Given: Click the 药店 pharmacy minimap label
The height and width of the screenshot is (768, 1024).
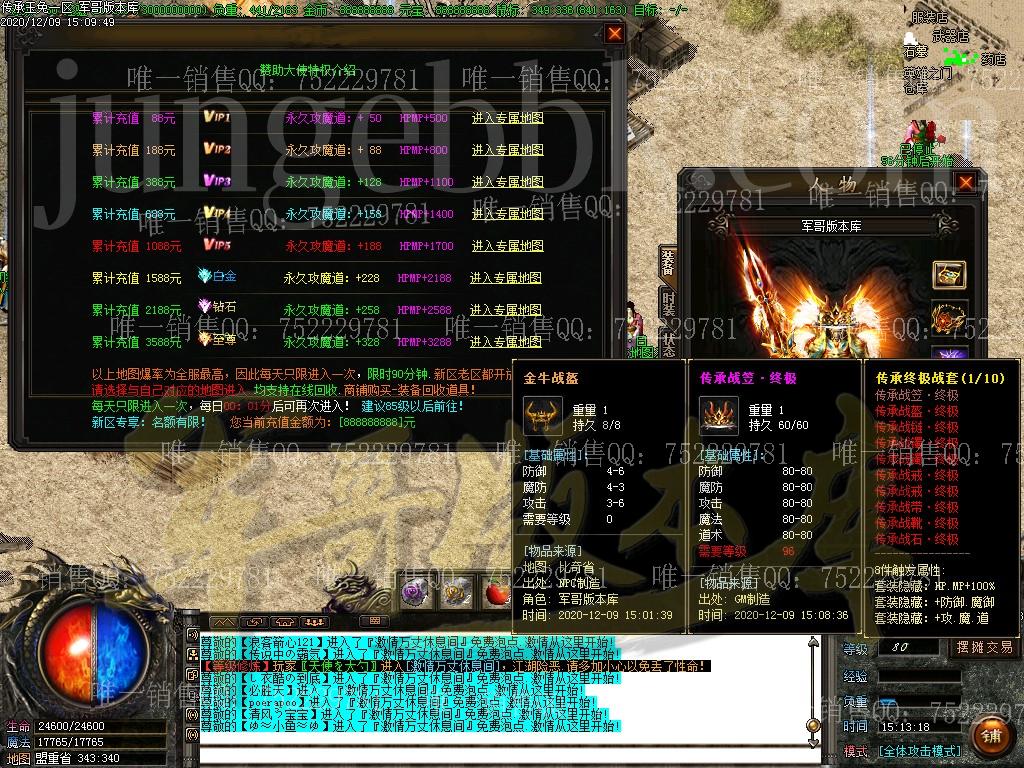Looking at the screenshot, I should point(992,60).
